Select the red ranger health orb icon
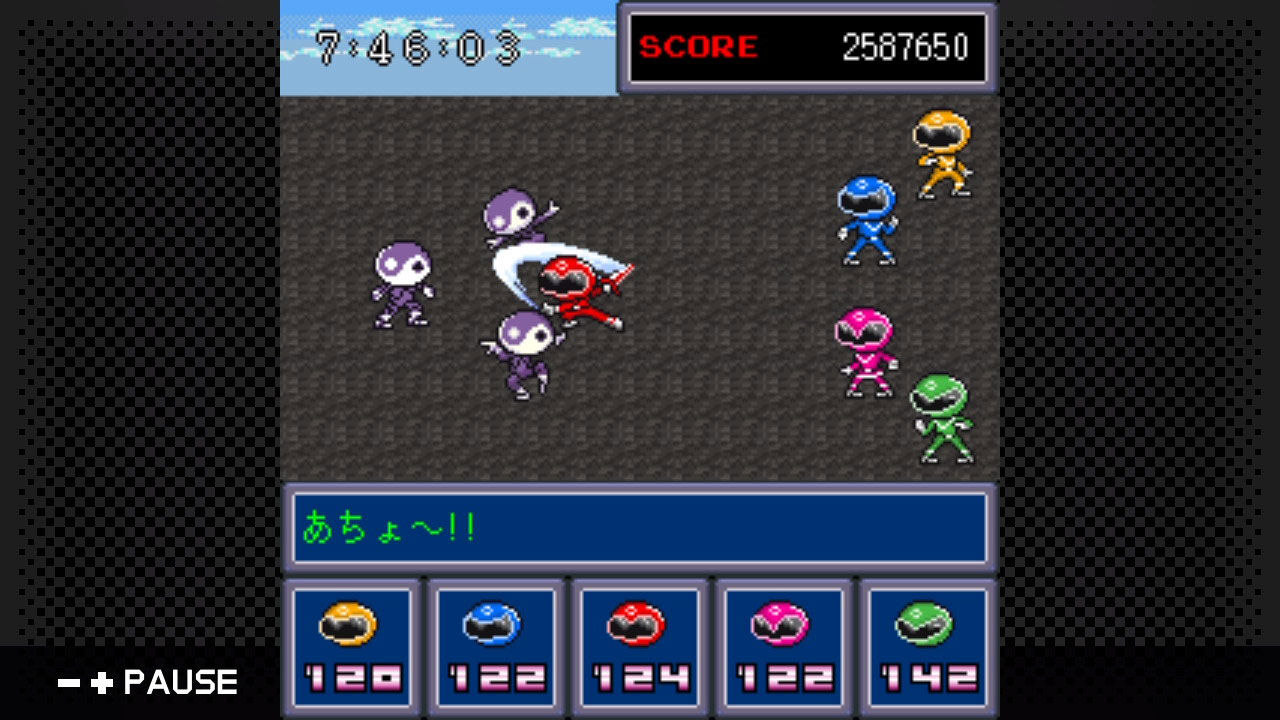Image resolution: width=1280 pixels, height=720 pixels. point(635,623)
